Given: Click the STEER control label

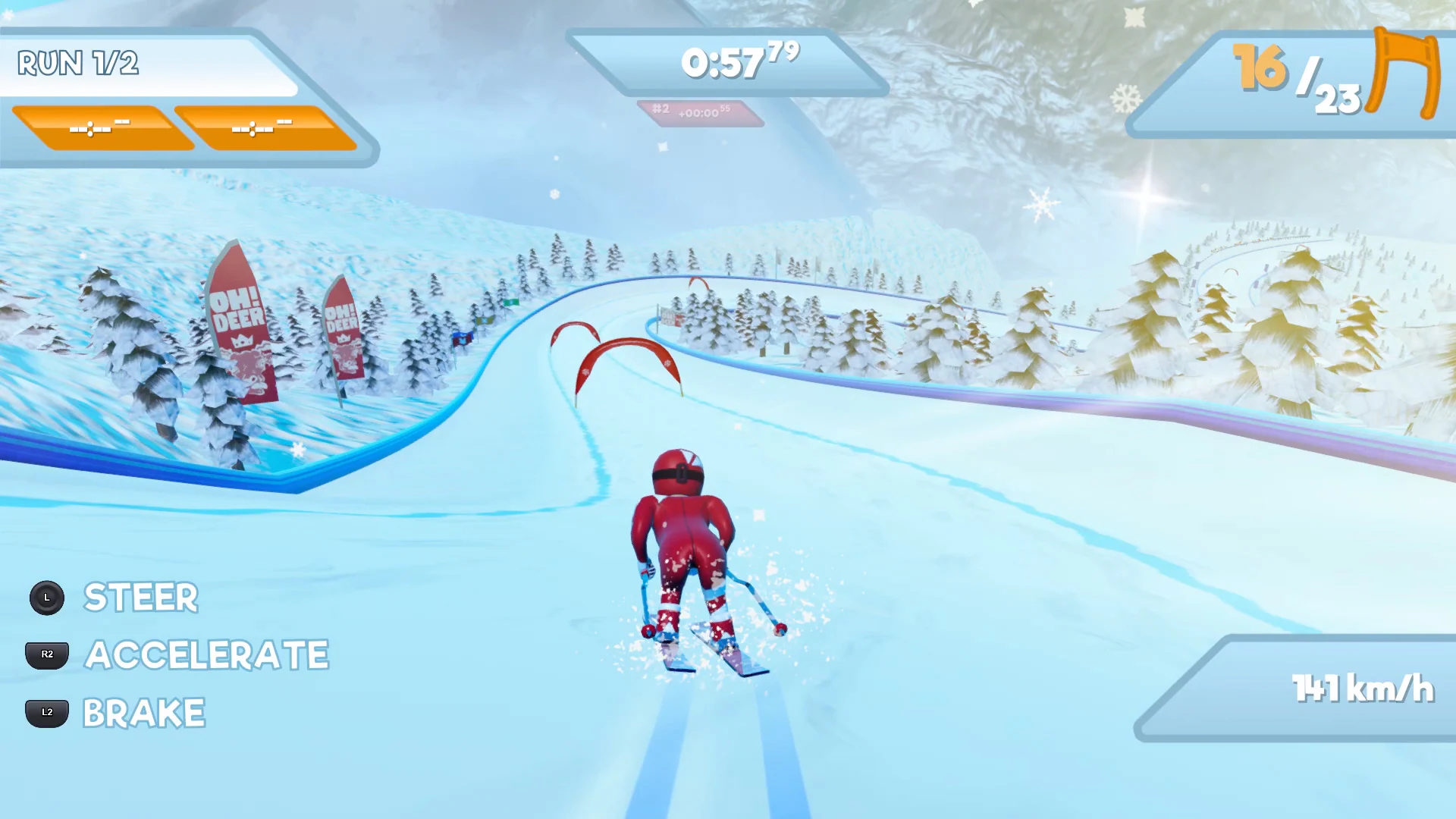Looking at the screenshot, I should [140, 598].
